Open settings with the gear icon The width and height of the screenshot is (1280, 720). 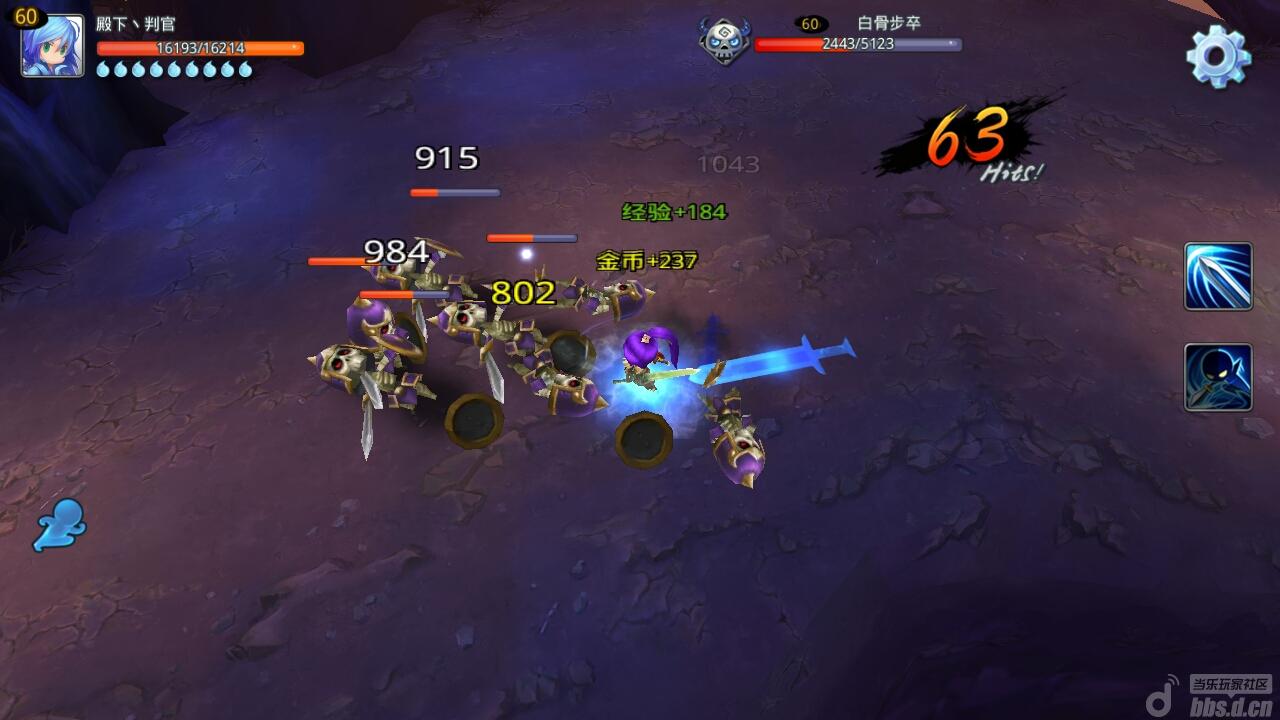point(1218,55)
